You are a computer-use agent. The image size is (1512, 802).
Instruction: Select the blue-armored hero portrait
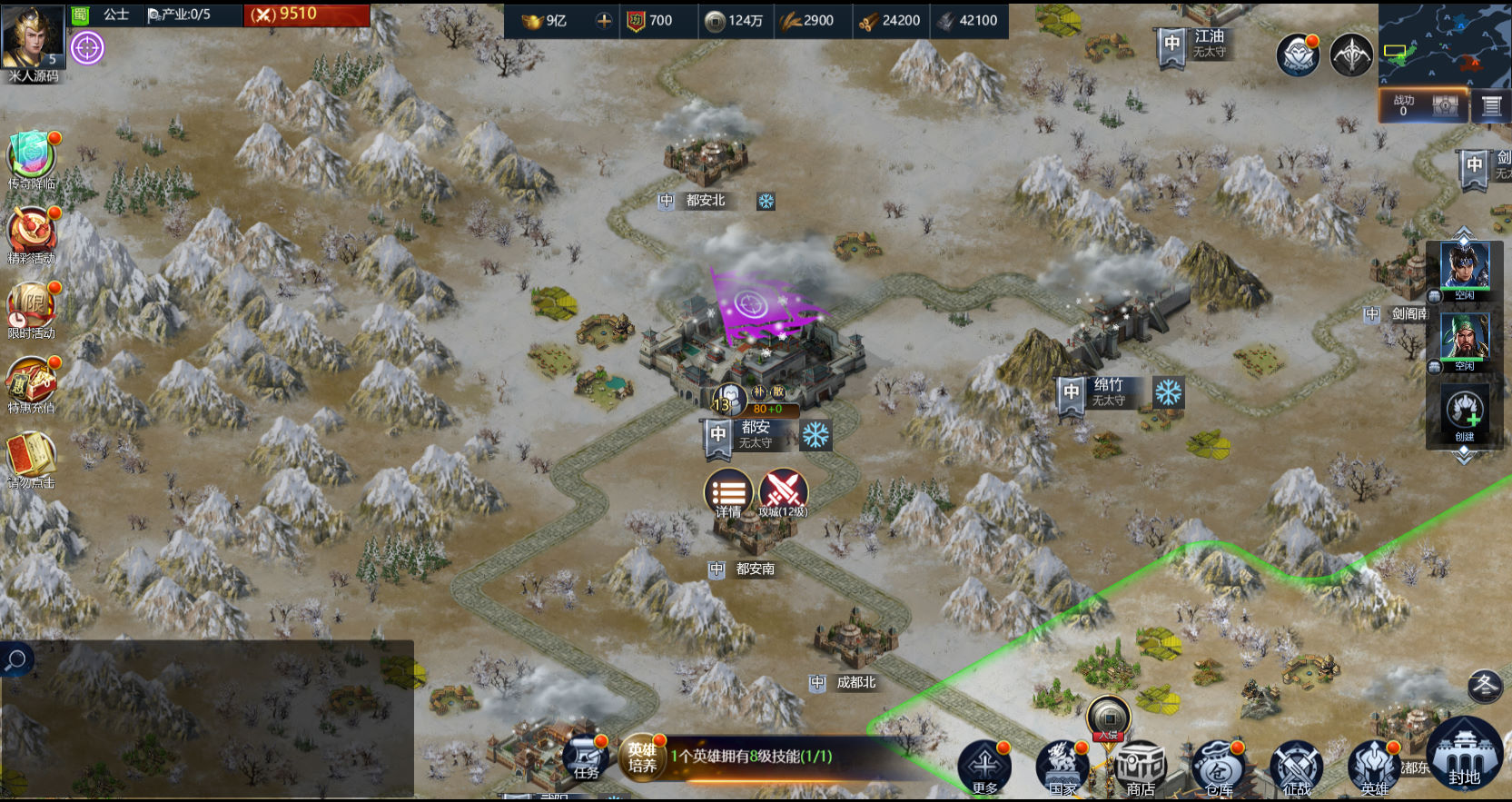pos(1464,268)
